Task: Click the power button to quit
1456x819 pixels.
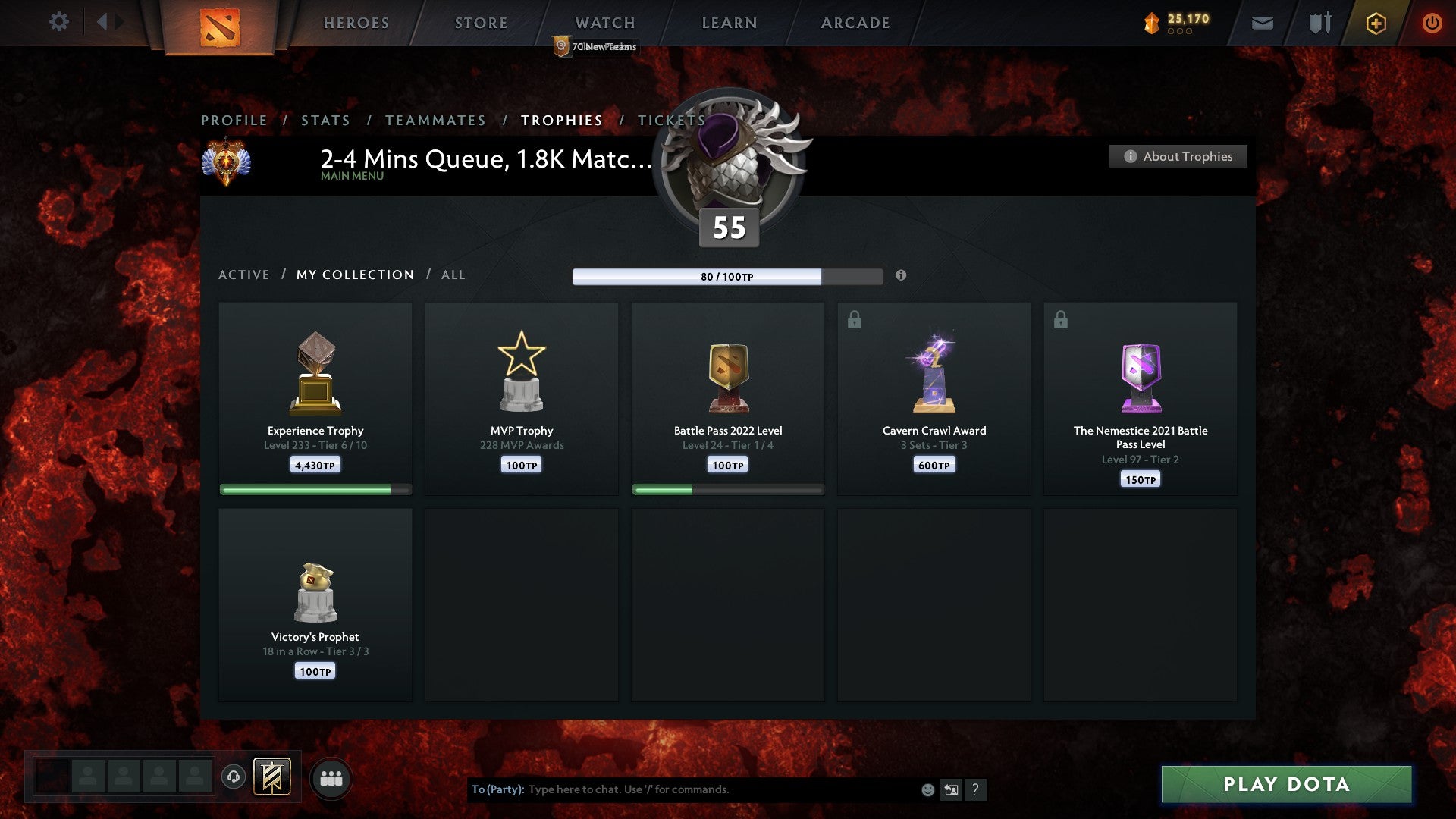Action: pos(1432,23)
